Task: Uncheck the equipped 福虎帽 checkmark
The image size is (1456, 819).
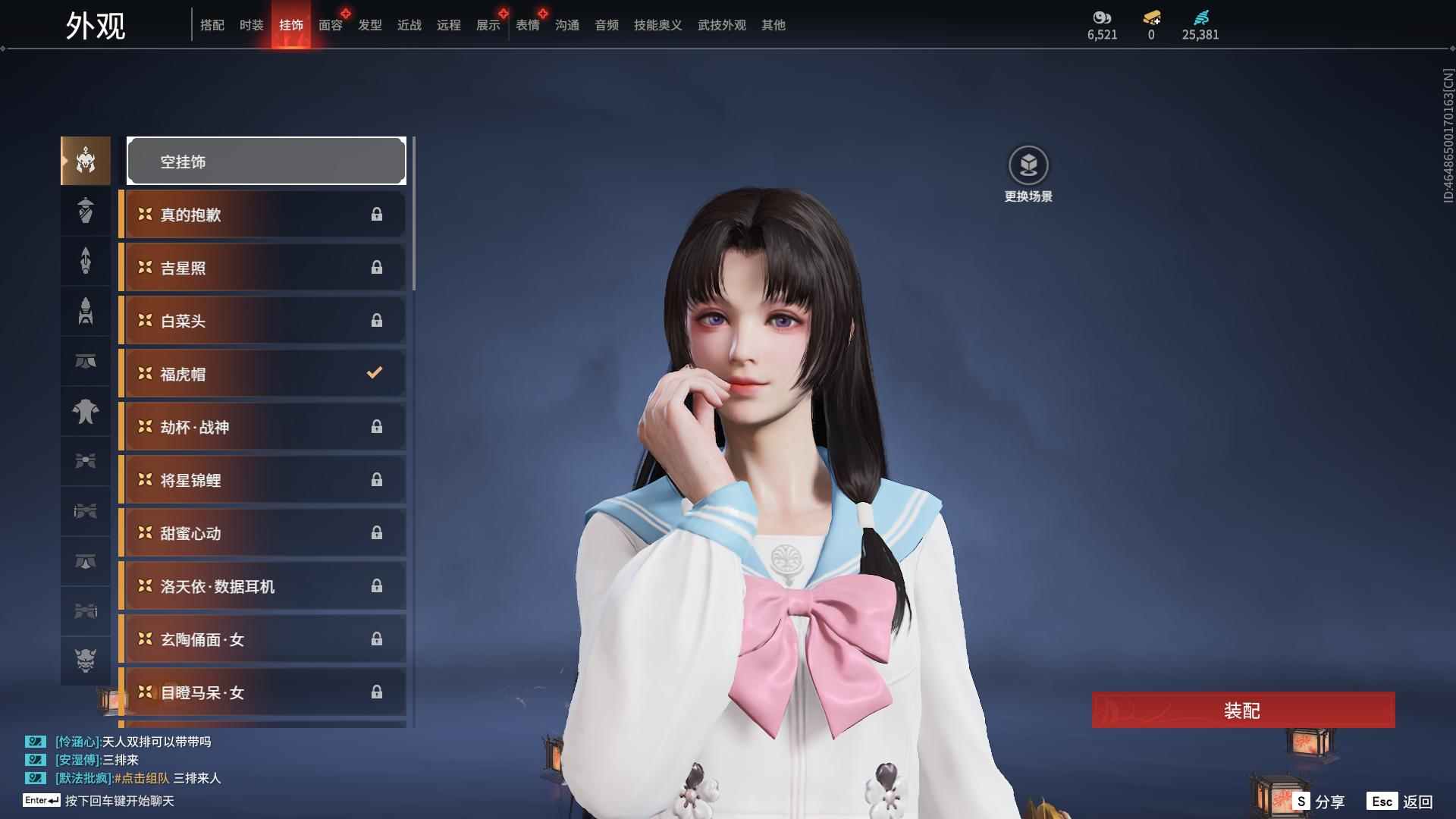Action: (373, 372)
